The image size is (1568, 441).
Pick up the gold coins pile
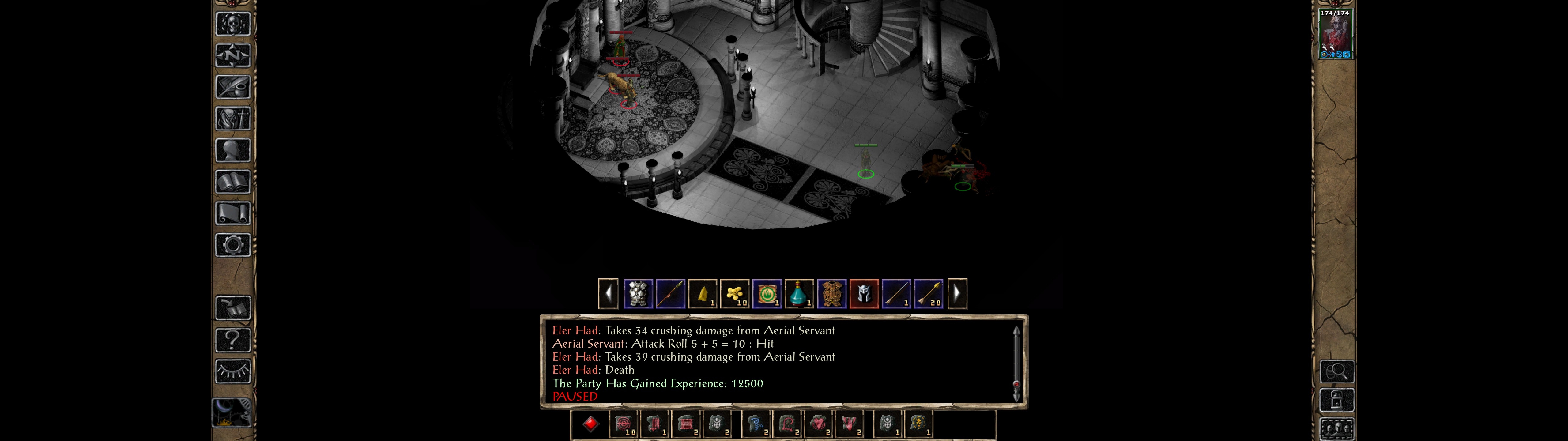pos(735,294)
